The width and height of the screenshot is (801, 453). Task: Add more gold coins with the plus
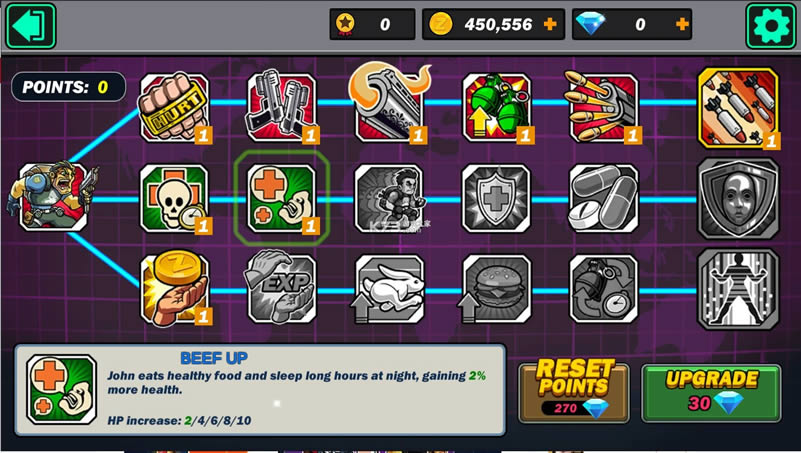click(550, 25)
